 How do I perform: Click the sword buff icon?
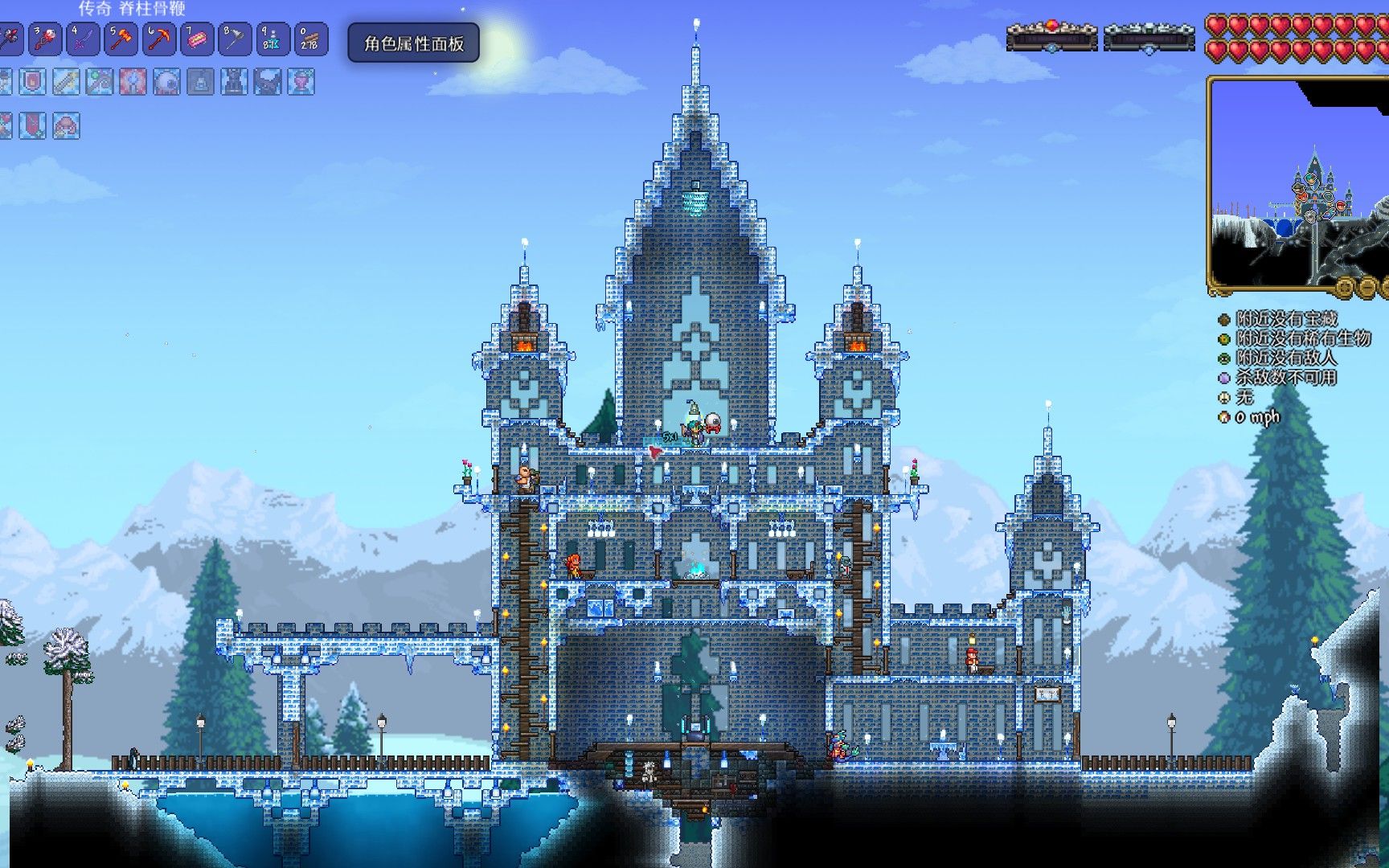[x=67, y=82]
